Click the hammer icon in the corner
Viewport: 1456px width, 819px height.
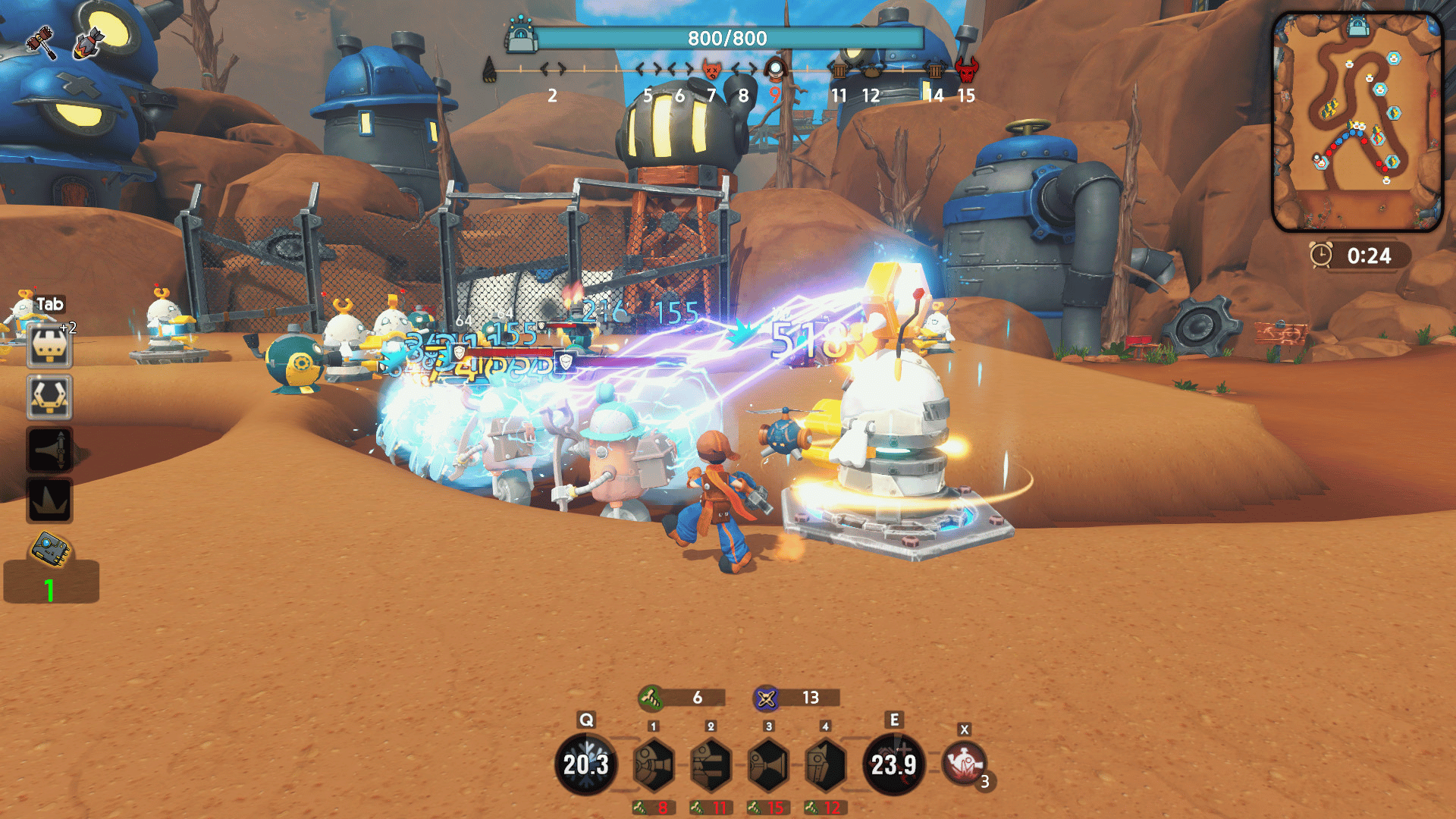(41, 42)
